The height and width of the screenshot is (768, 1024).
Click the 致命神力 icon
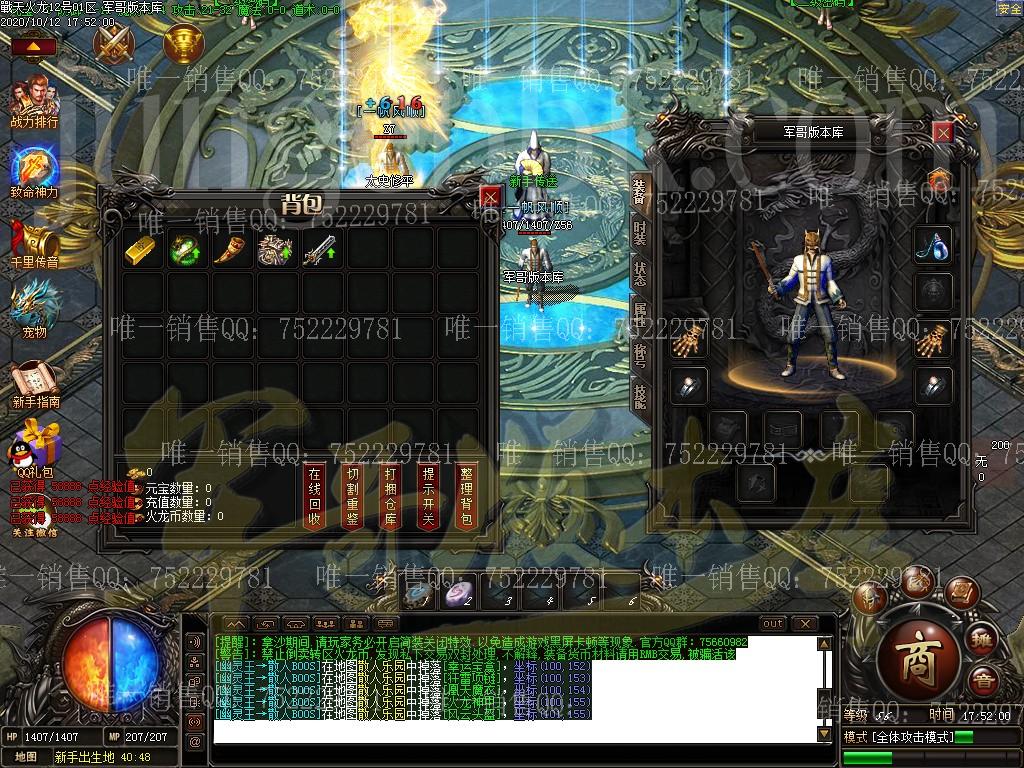[x=35, y=170]
